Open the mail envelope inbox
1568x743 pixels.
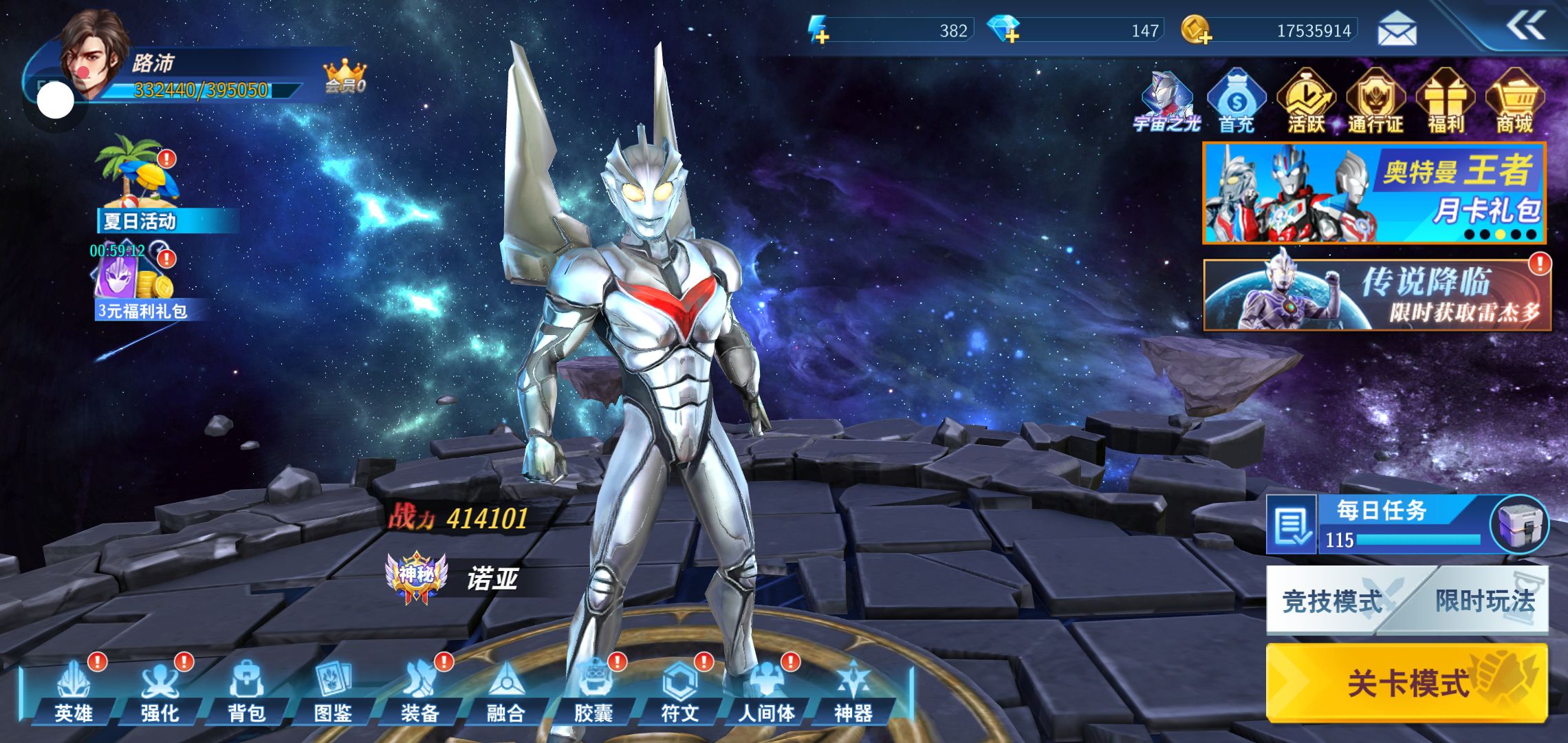[x=1397, y=30]
